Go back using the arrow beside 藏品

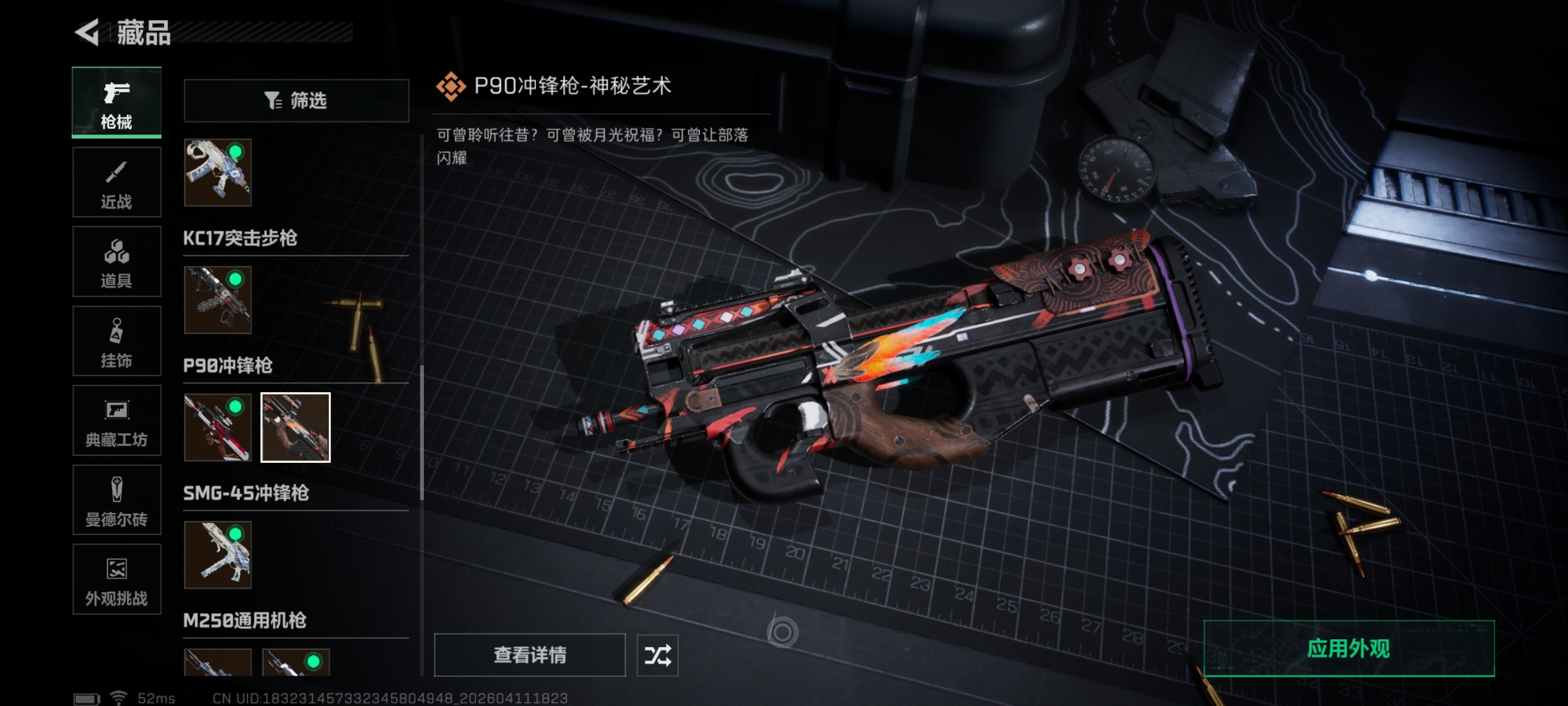pyautogui.click(x=87, y=32)
